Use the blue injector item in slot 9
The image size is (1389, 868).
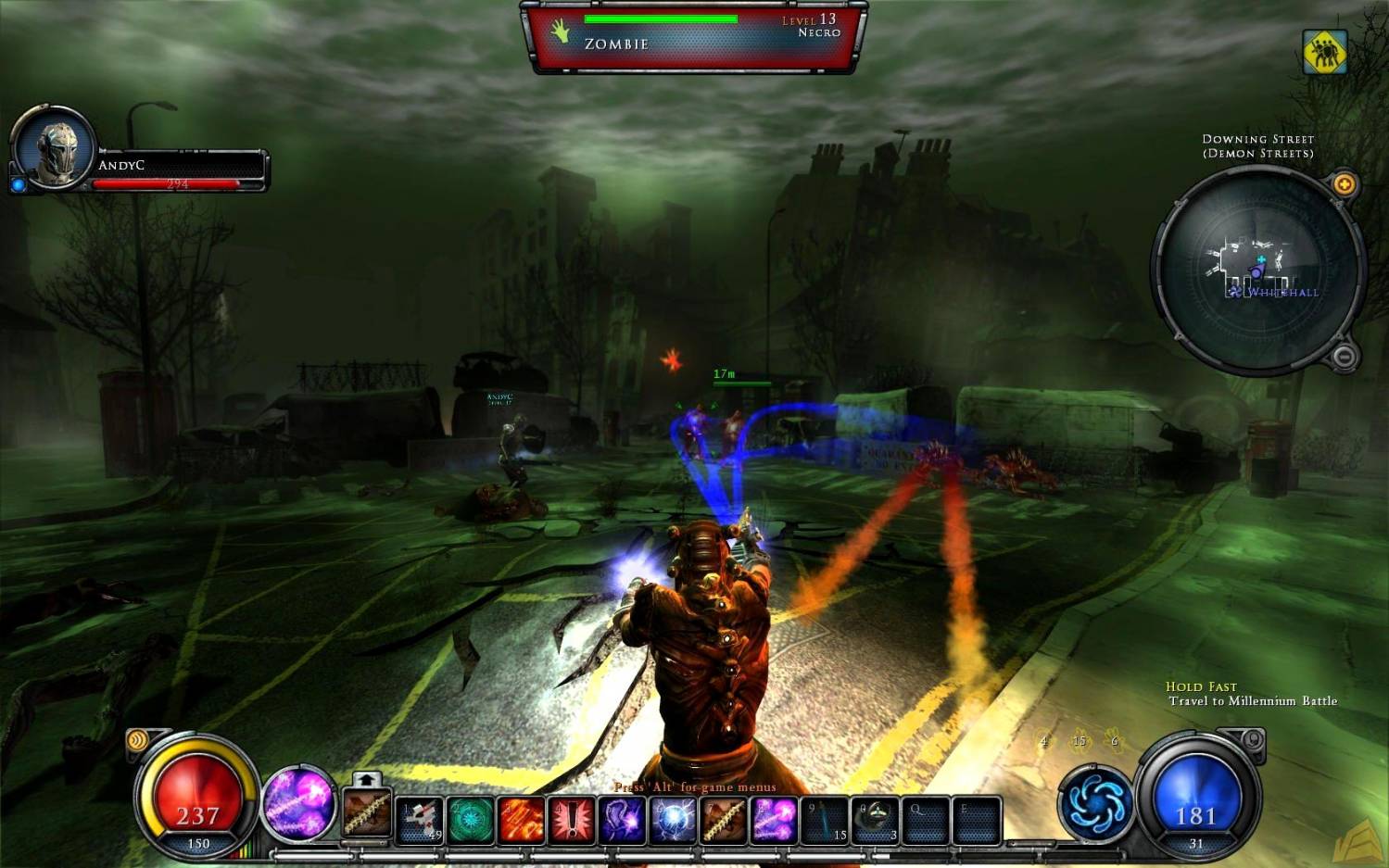click(x=824, y=821)
